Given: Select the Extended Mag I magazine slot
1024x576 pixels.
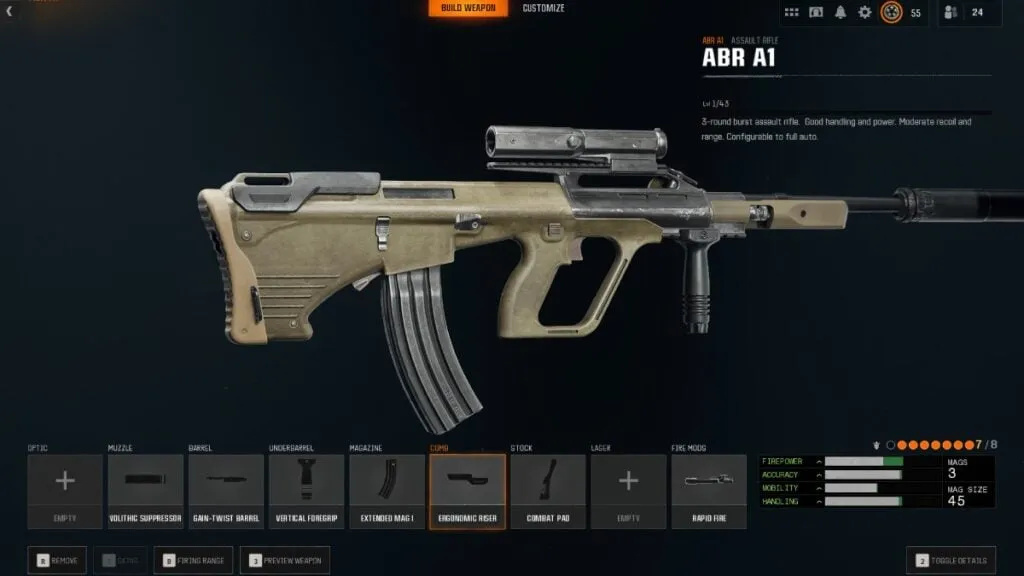Looking at the screenshot, I should click(387, 491).
